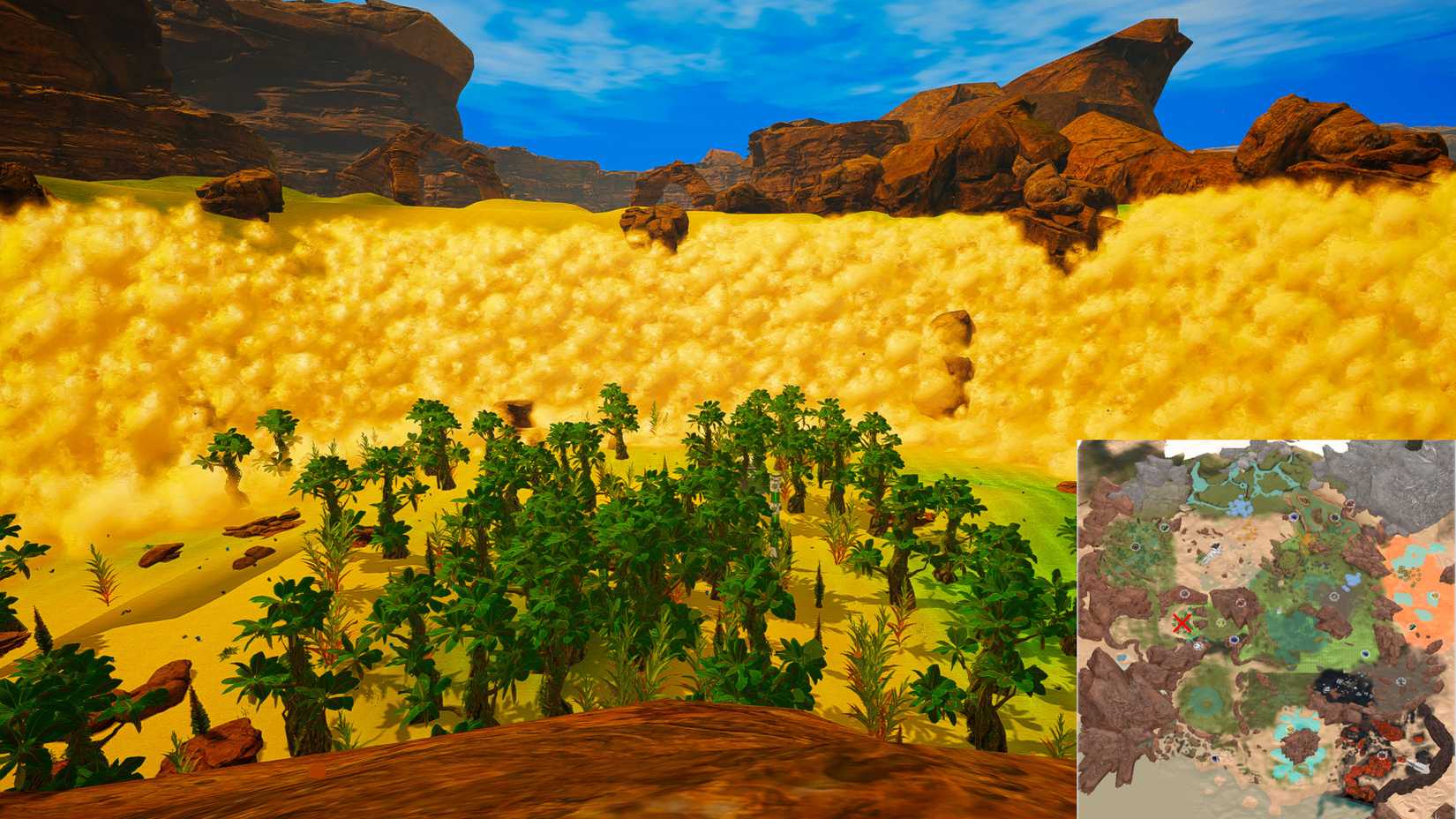Screen dimensions: 1456x819
Task: Select the blue marker near the bottom of the map
Action: coord(1216,759)
